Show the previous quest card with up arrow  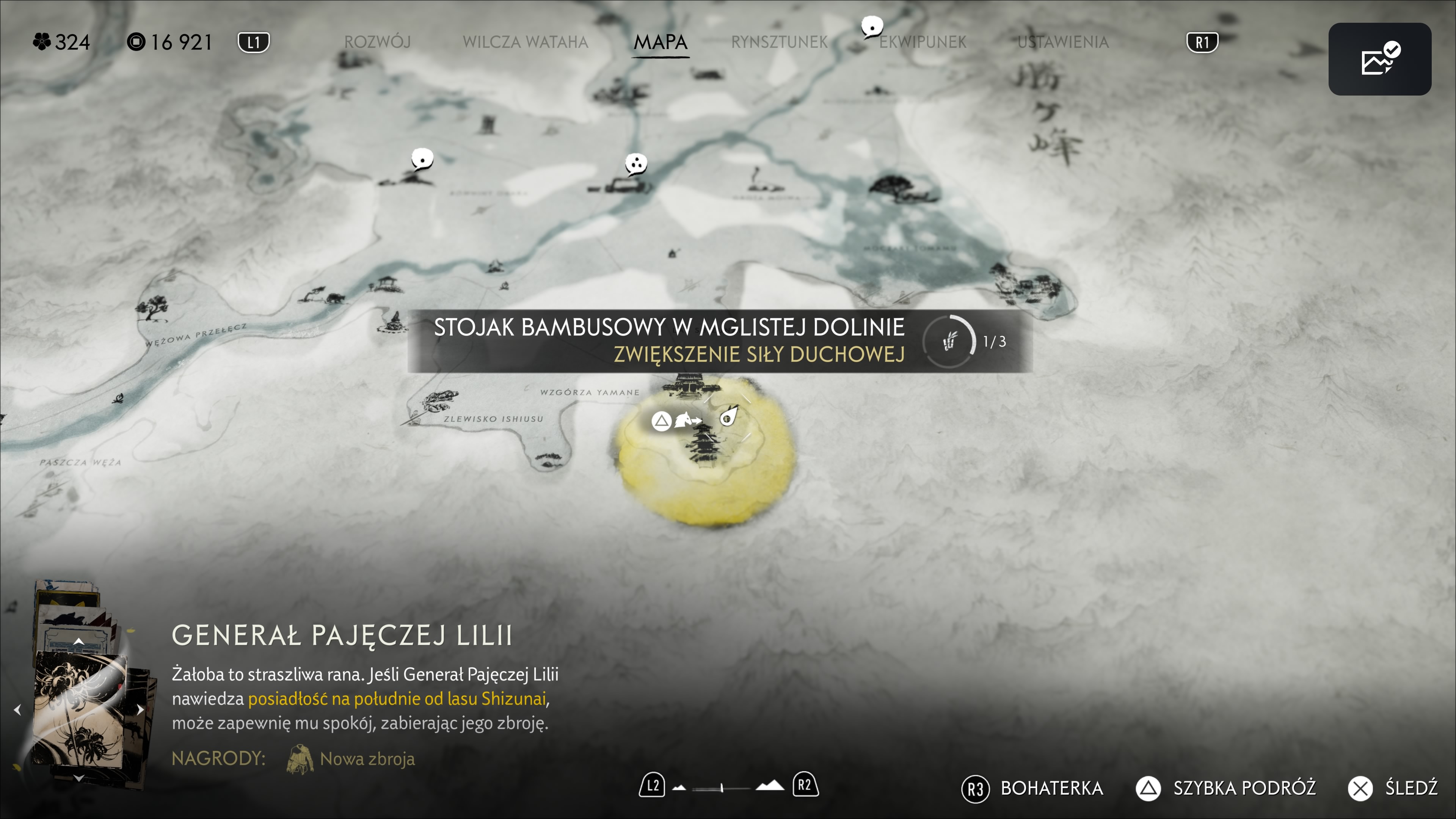point(79,641)
